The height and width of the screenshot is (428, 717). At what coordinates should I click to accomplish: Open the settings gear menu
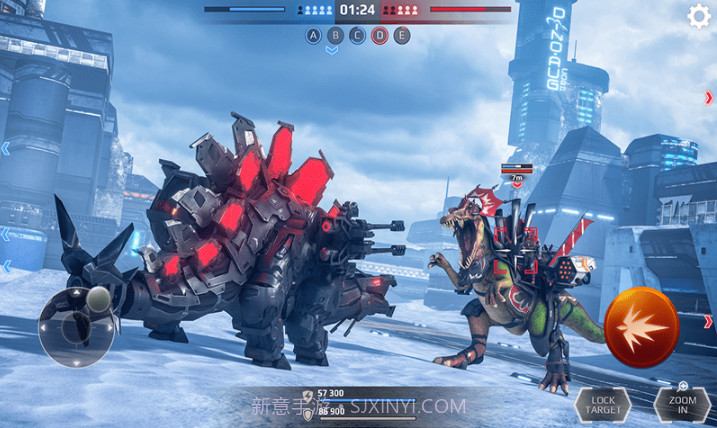click(x=699, y=16)
